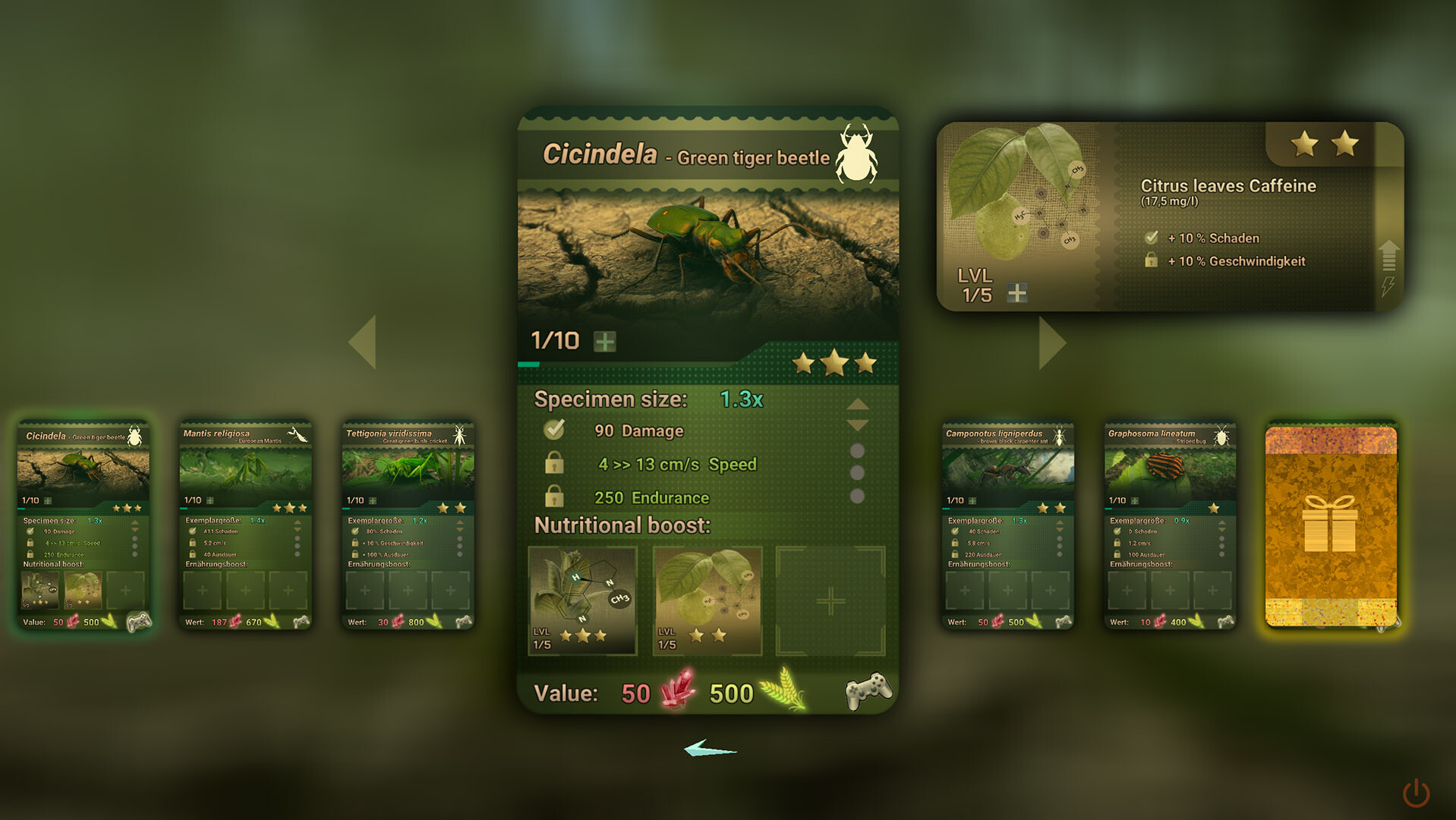Click the back arrow below the main card
This screenshot has width=1456, height=820.
tap(711, 749)
